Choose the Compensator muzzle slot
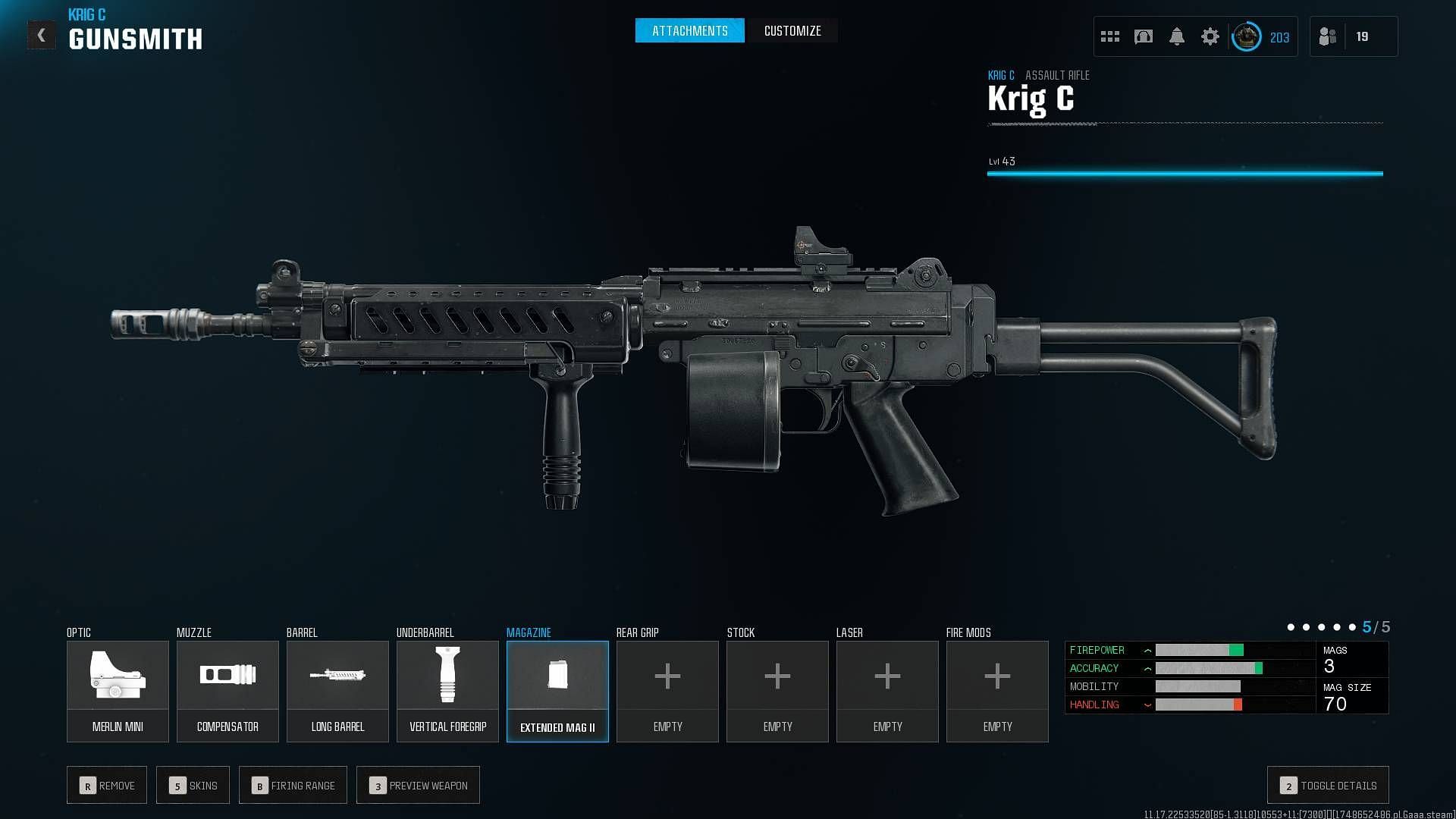1456x819 pixels. [x=227, y=691]
